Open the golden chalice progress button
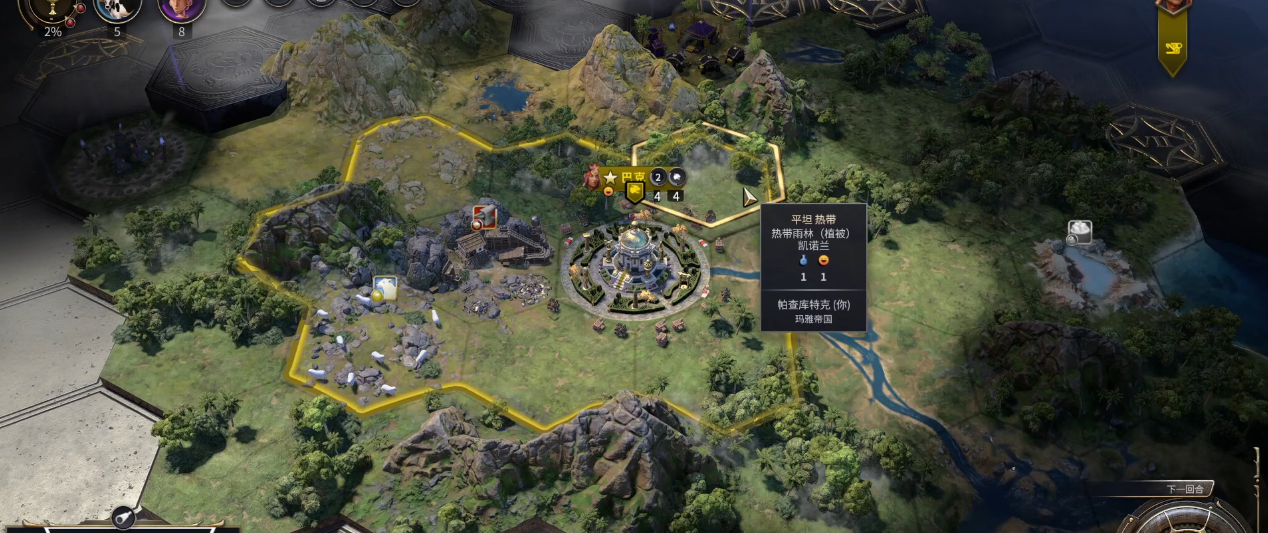The height and width of the screenshot is (533, 1268). click(x=52, y=9)
